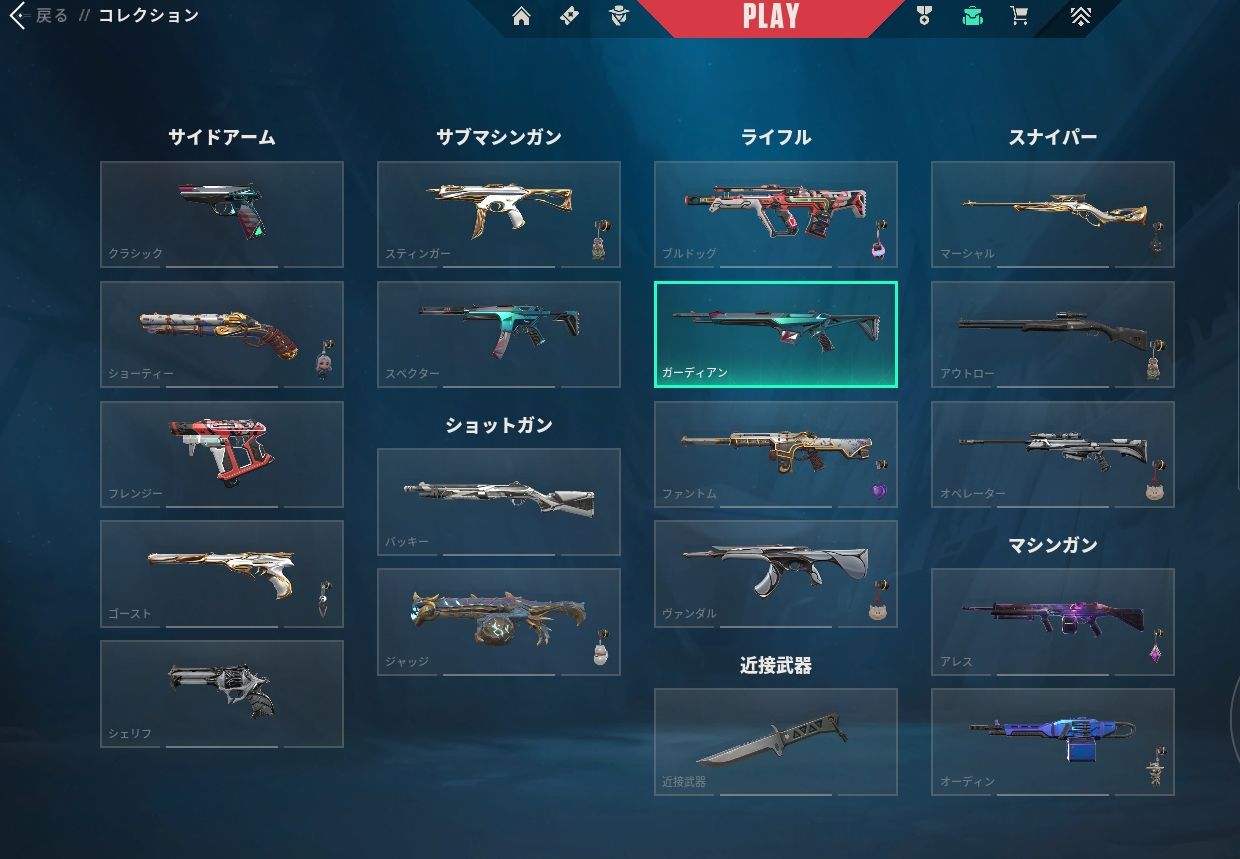The height and width of the screenshot is (859, 1240).
Task: Select the スペクター SMG tile
Action: pyautogui.click(x=498, y=334)
